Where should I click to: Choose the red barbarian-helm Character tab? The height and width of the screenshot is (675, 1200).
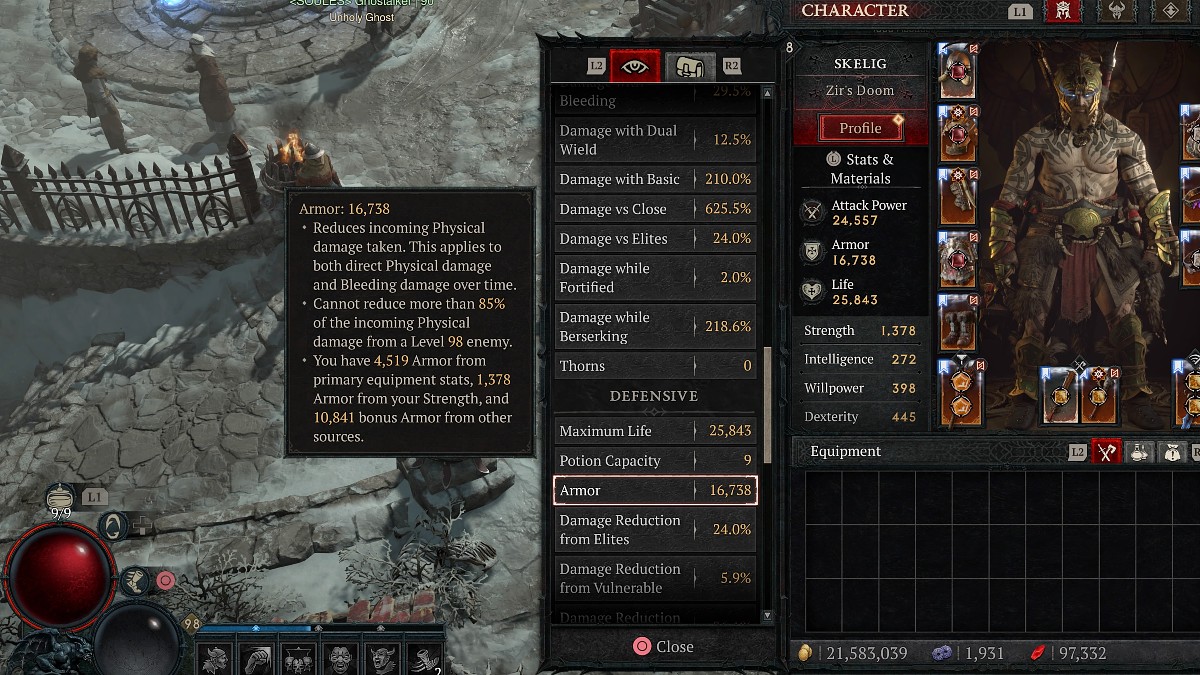point(1062,12)
